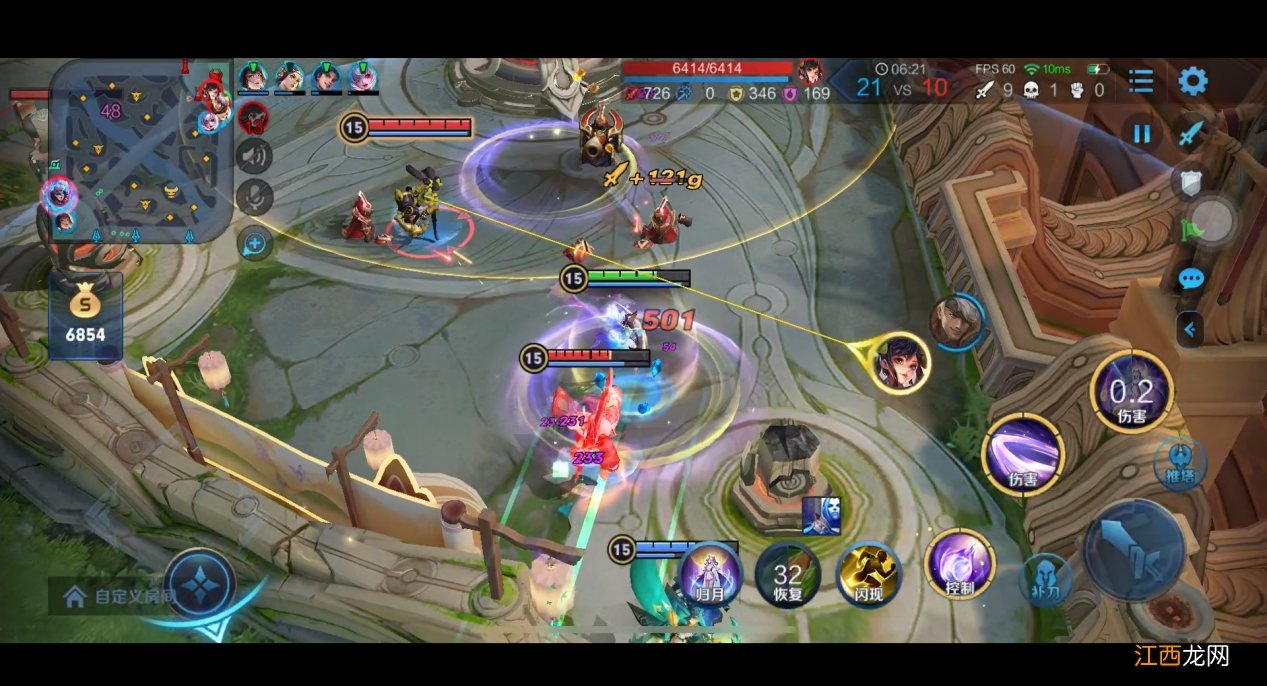Viewport: 1267px width, 686px height.
Task: Tap the 推塔 tower attack button
Action: tap(1180, 463)
